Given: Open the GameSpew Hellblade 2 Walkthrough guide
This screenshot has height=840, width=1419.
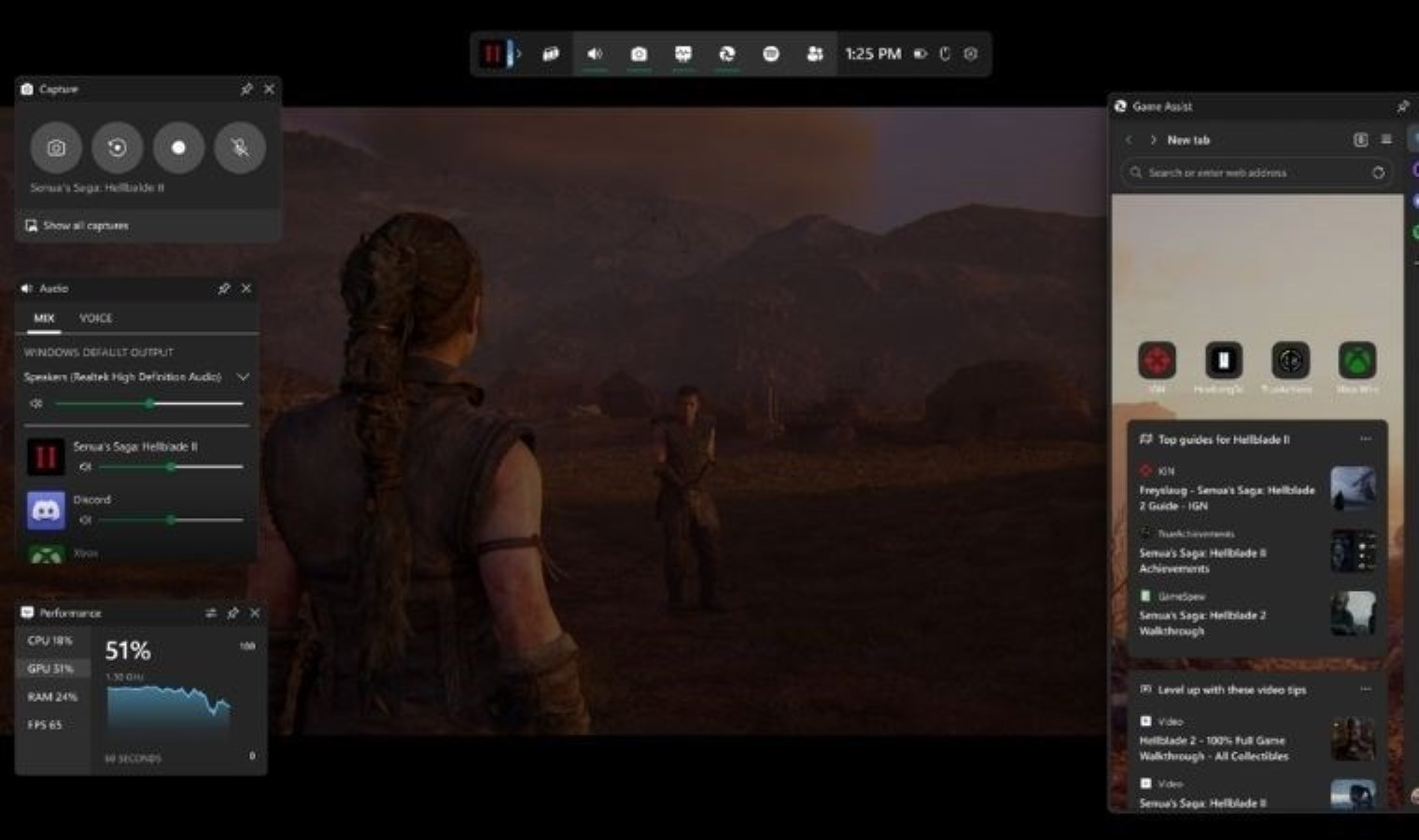Looking at the screenshot, I should pyautogui.click(x=1202, y=623).
